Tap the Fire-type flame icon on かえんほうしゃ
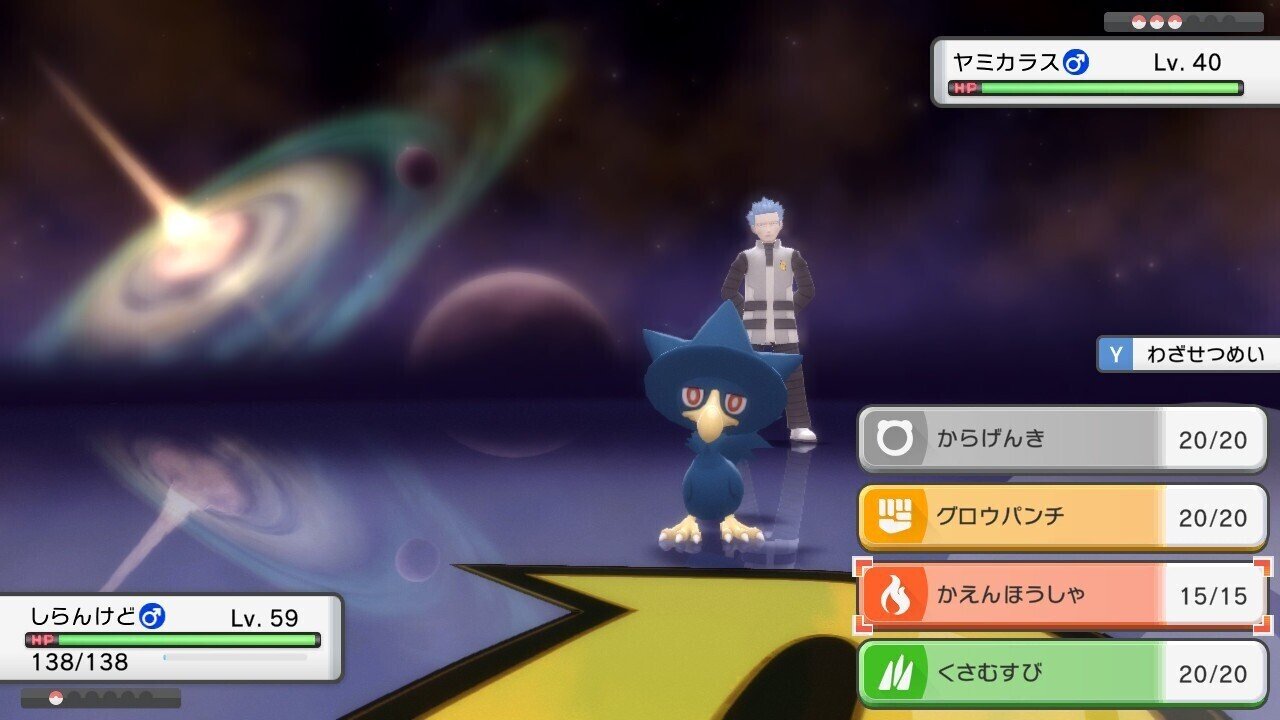Screen dimensions: 1280x720 click(x=895, y=595)
